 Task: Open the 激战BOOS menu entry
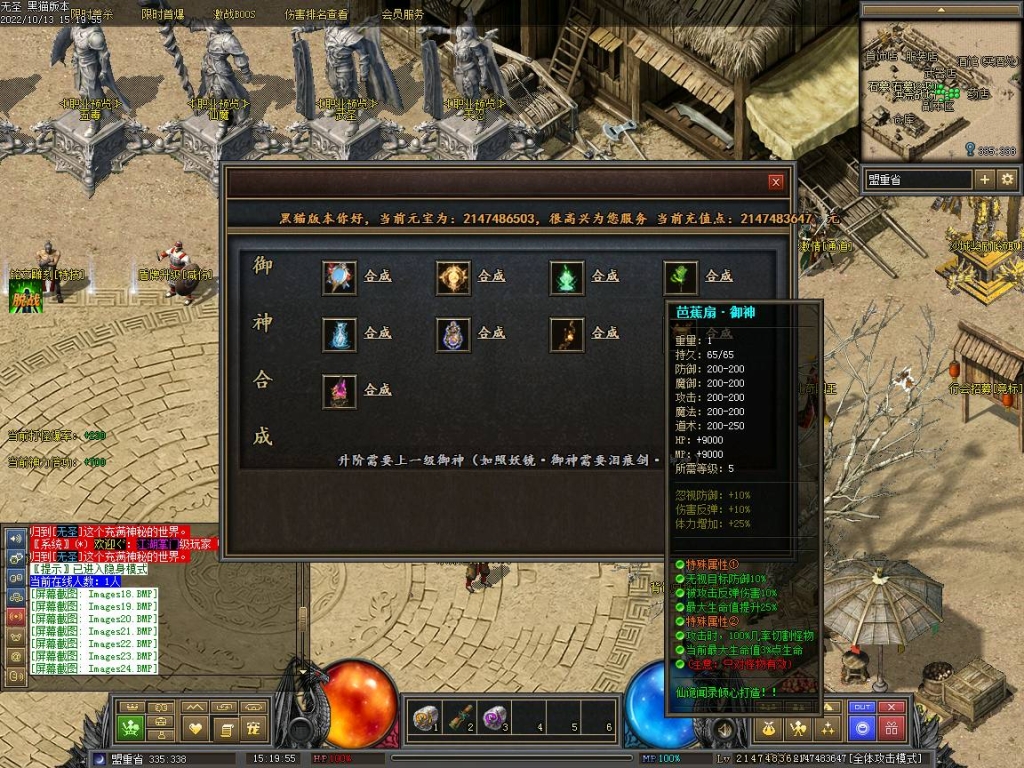[x=236, y=15]
